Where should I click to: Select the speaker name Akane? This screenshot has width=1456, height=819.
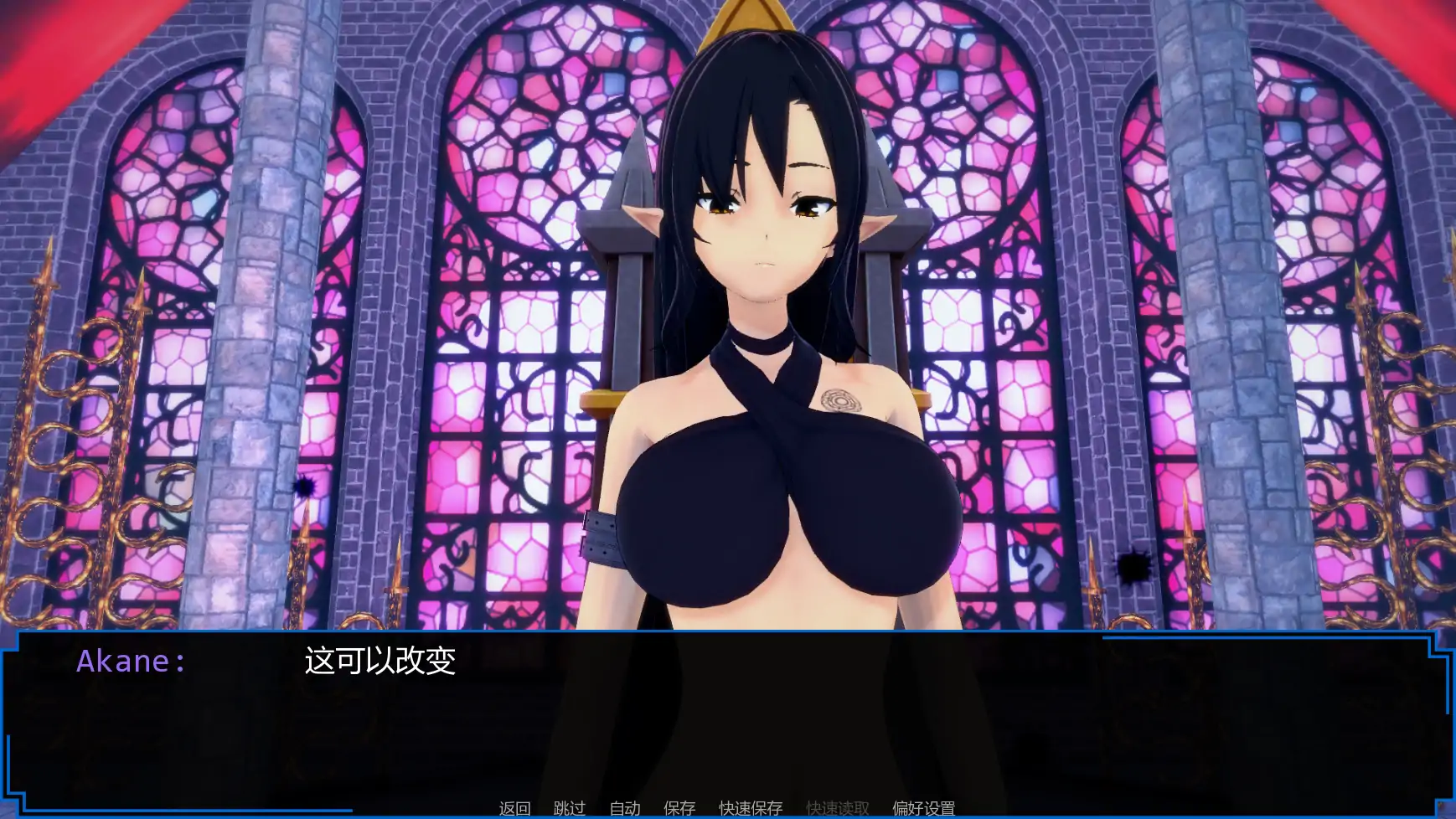pyautogui.click(x=131, y=662)
